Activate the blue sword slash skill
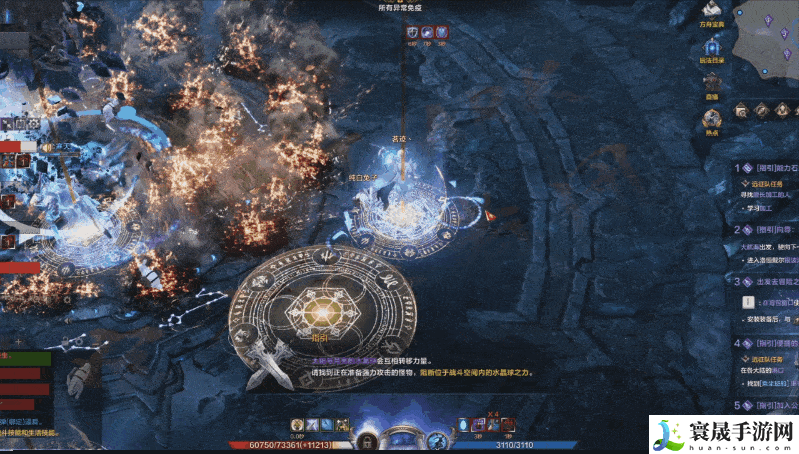 [x=312, y=426]
